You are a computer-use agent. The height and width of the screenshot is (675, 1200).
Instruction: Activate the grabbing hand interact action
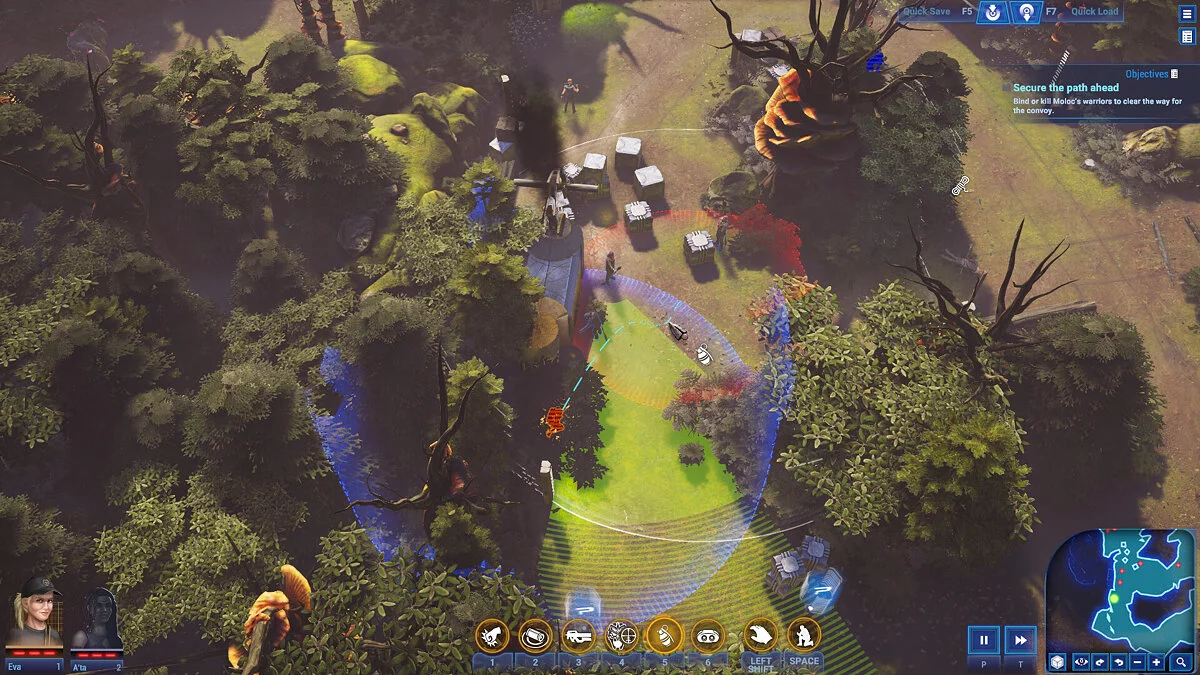(761, 634)
